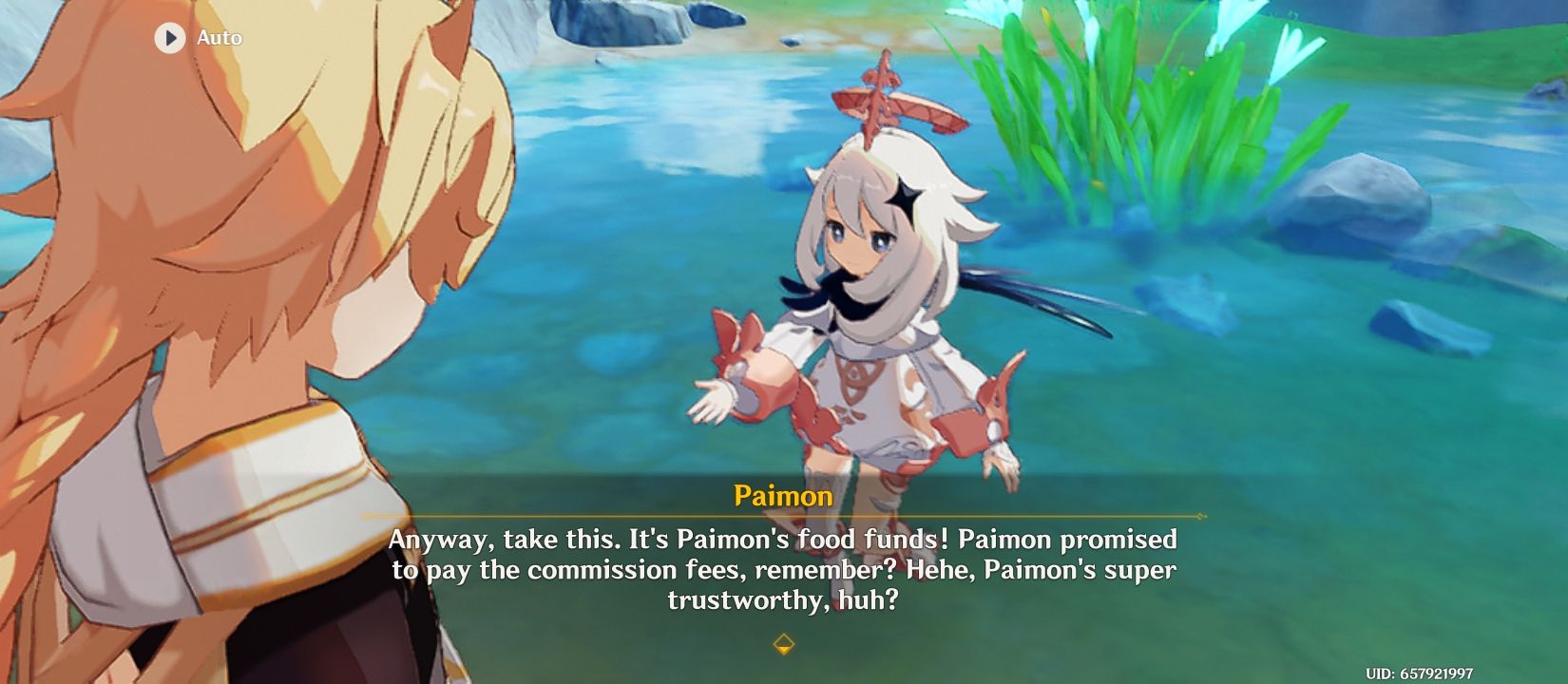The image size is (1568, 684).
Task: Click the Auto label text
Action: click(220, 38)
